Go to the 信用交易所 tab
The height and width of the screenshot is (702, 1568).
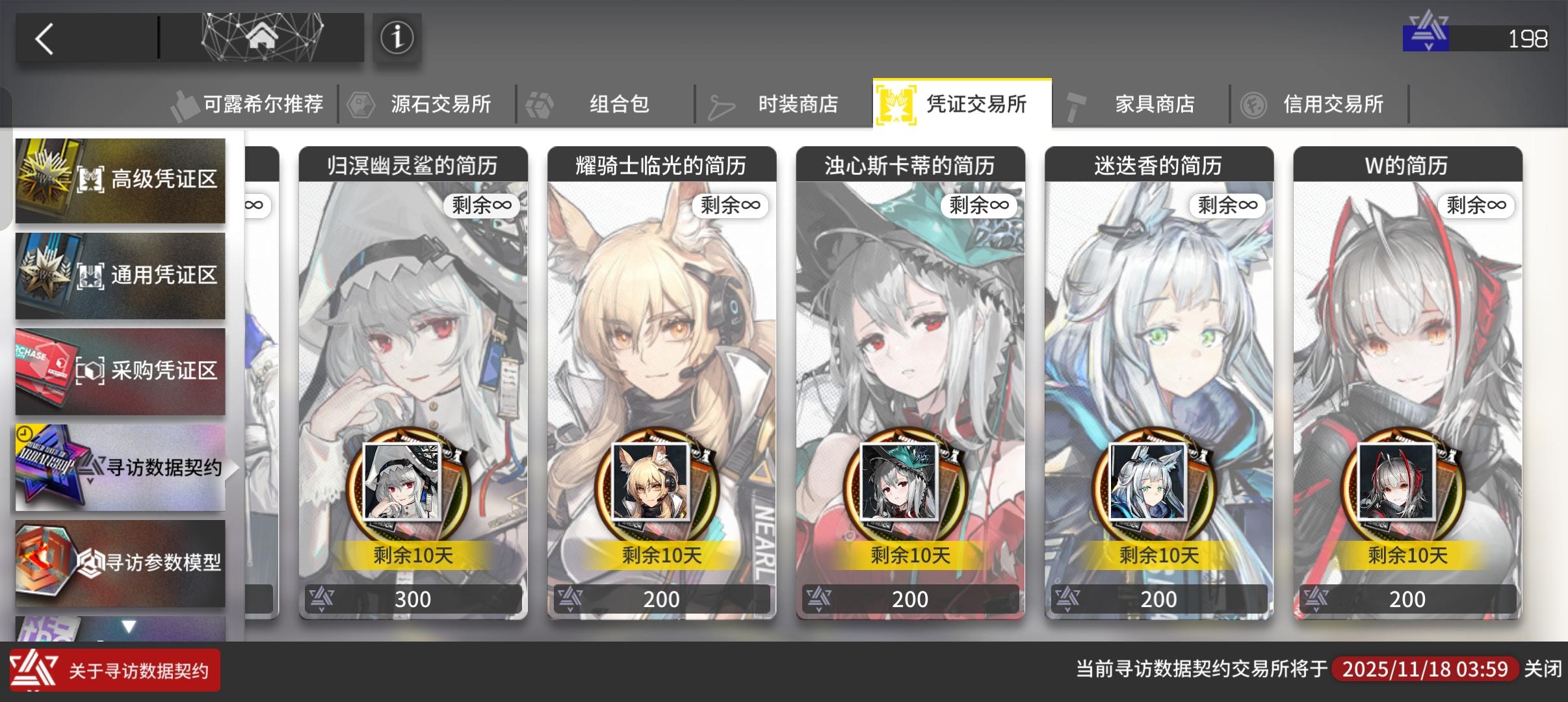click(1333, 104)
